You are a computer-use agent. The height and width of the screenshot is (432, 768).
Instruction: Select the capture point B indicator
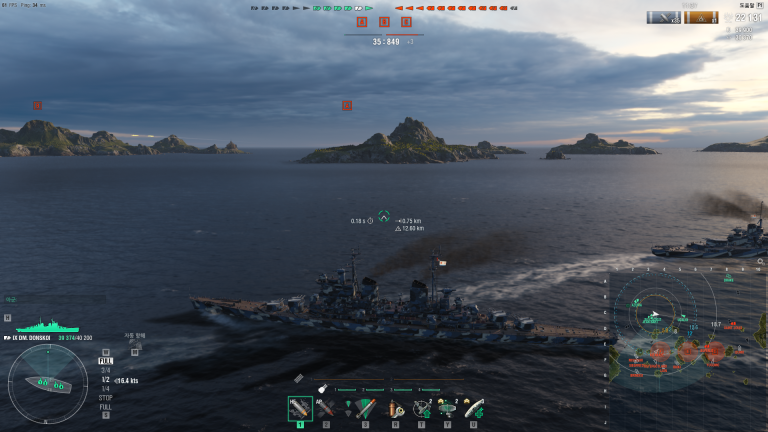[384, 21]
